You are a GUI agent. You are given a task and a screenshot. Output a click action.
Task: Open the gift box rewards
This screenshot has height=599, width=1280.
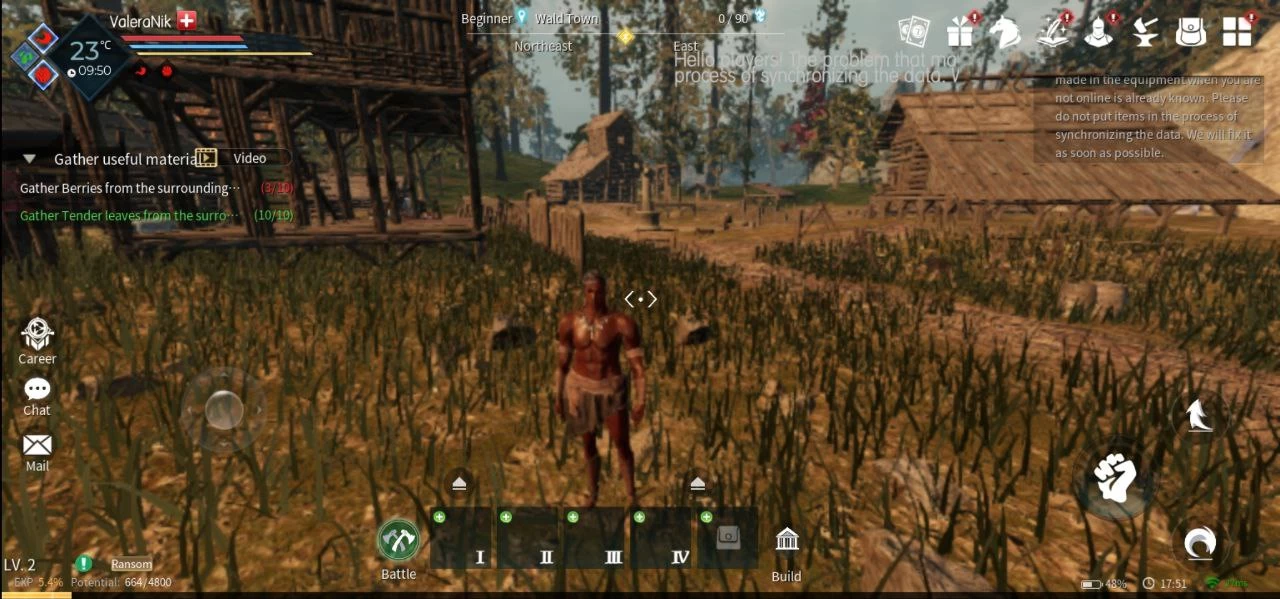click(x=960, y=32)
